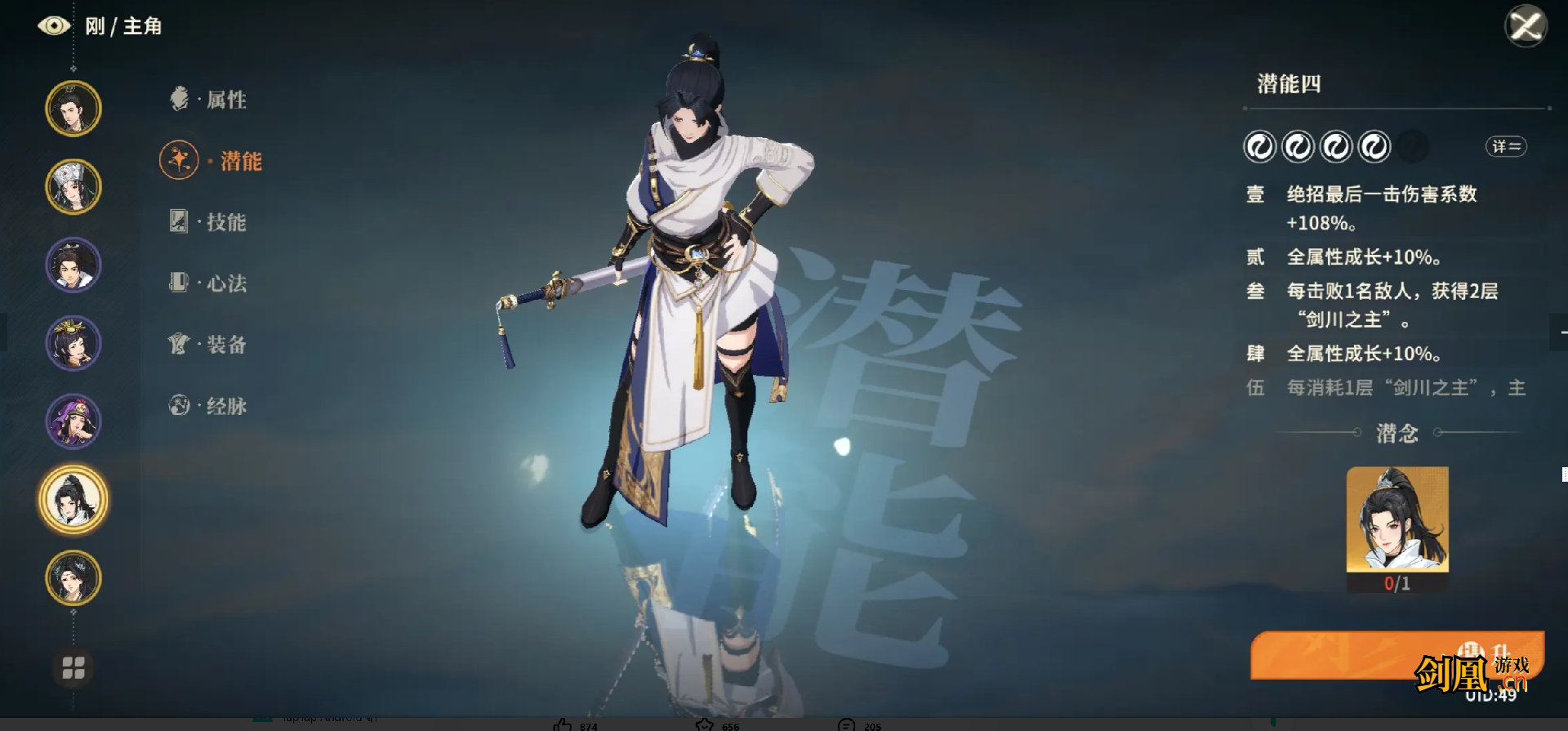1568x731 pixels.
Task: Click the orange upgrade button
Action: 1396,655
